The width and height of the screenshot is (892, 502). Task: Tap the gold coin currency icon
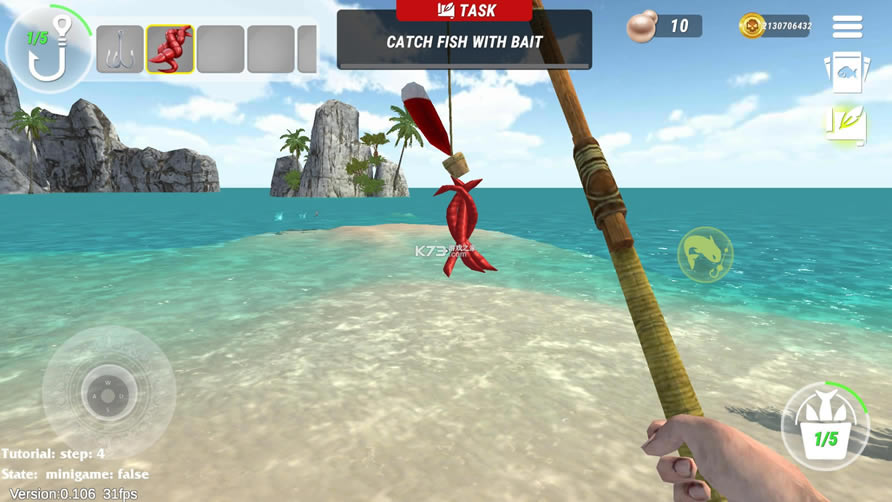coord(750,26)
